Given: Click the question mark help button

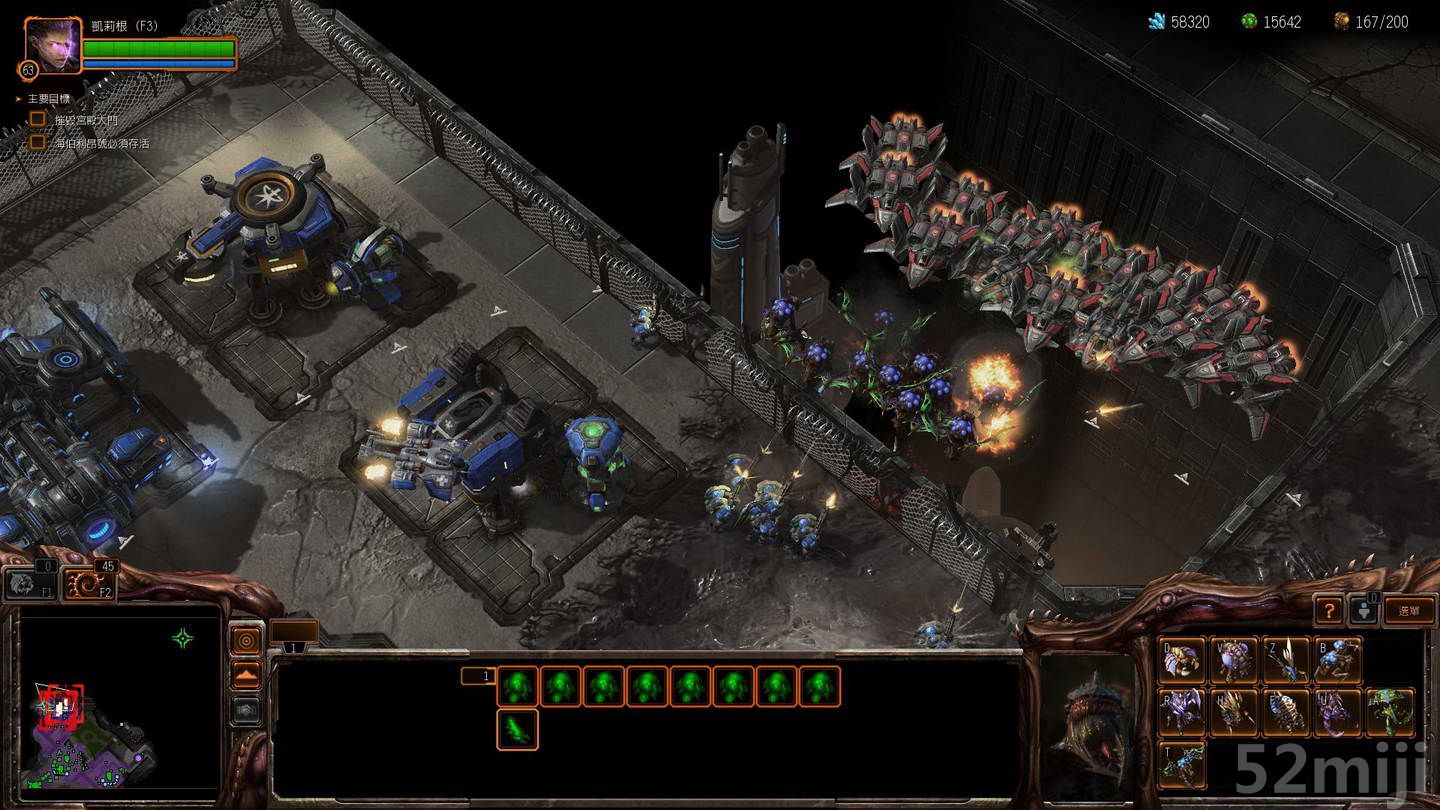Looking at the screenshot, I should click(x=1329, y=609).
